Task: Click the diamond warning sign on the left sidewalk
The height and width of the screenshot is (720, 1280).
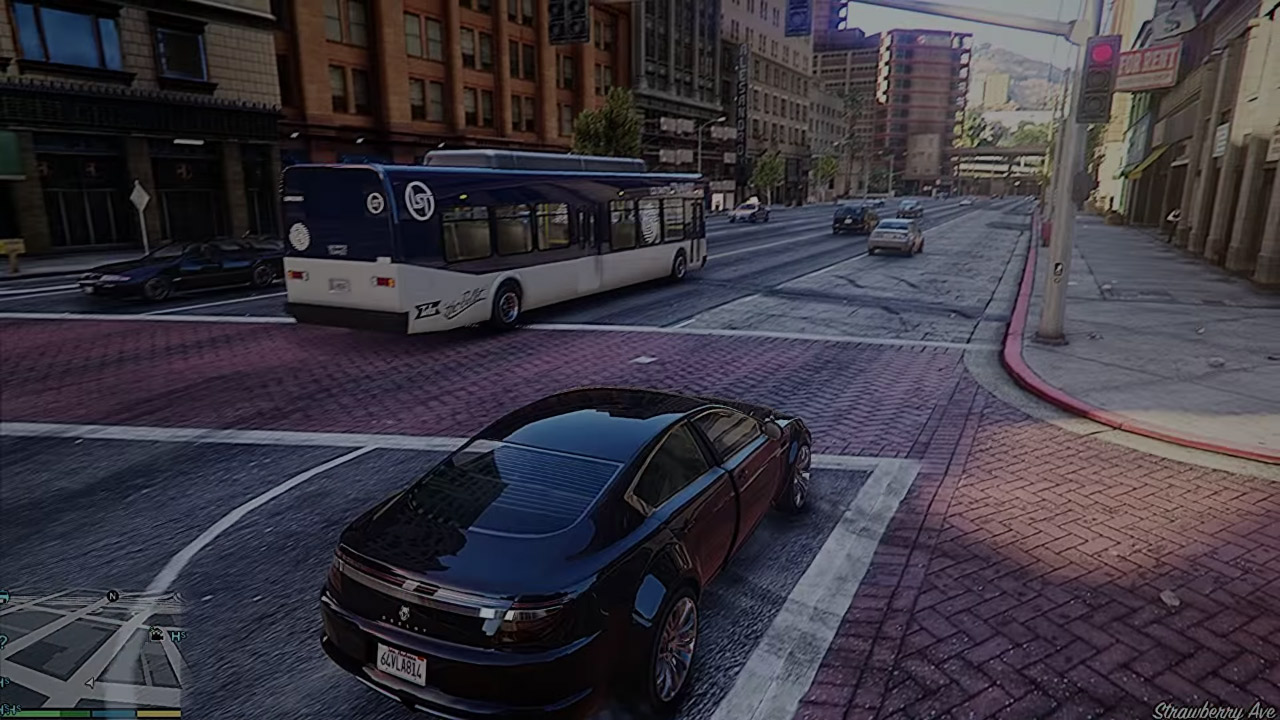Action: (139, 194)
